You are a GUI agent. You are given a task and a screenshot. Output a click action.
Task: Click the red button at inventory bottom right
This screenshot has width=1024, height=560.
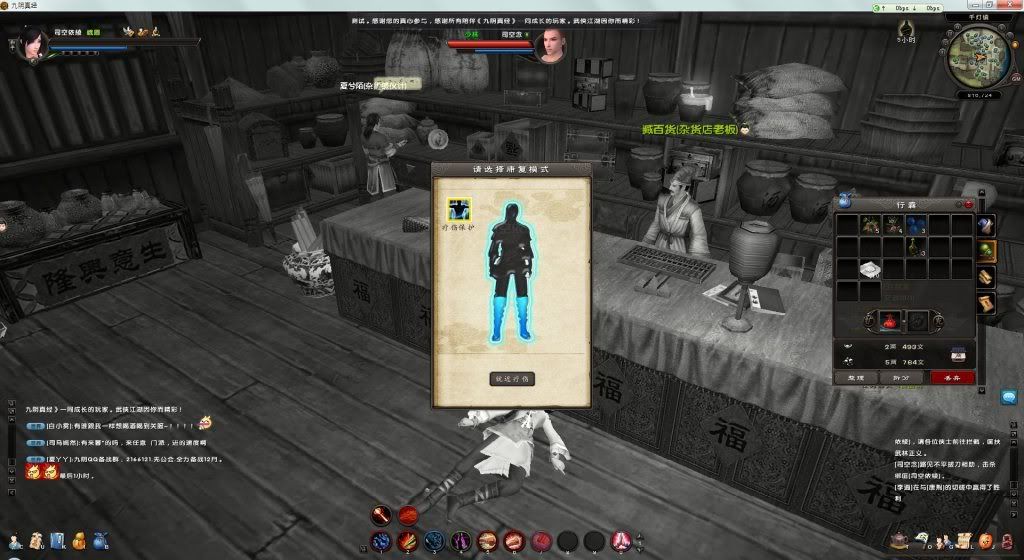click(x=951, y=377)
